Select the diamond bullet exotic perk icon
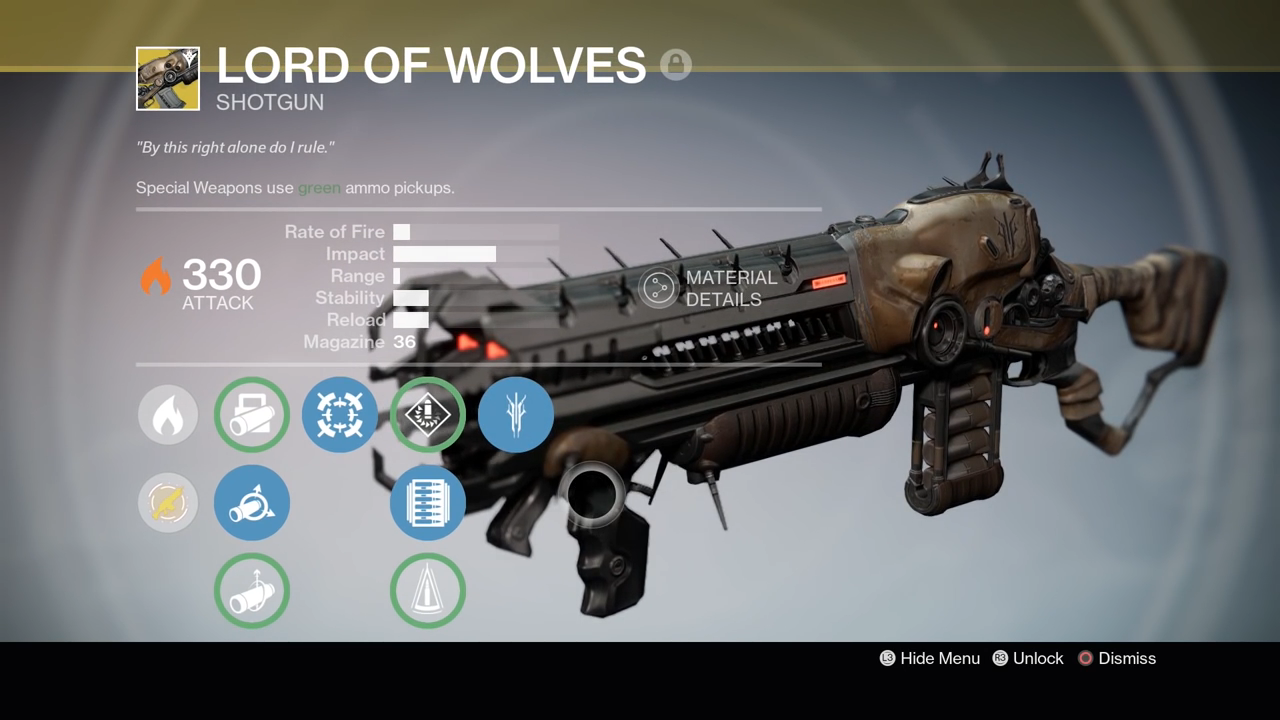The image size is (1280, 720). pos(427,415)
